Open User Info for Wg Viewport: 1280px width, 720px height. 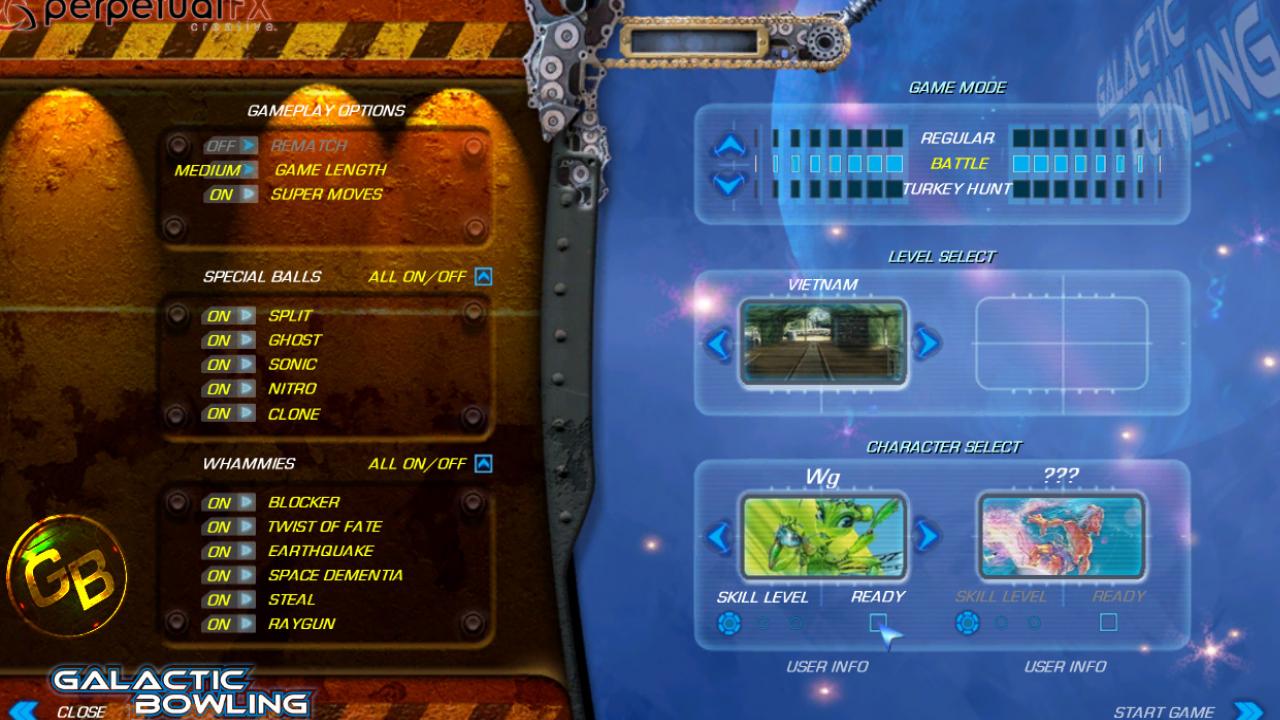[x=827, y=666]
